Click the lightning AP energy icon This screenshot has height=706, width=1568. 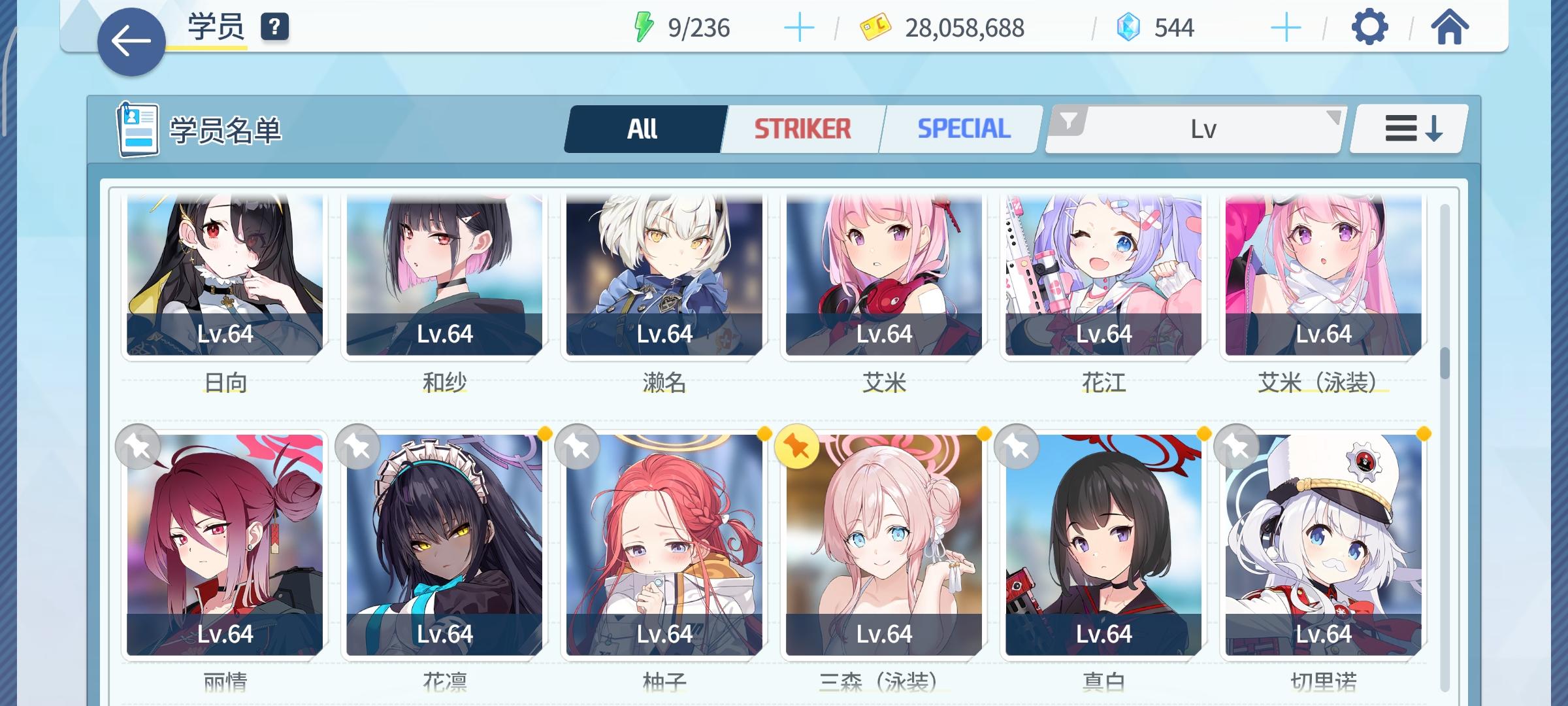tap(644, 26)
